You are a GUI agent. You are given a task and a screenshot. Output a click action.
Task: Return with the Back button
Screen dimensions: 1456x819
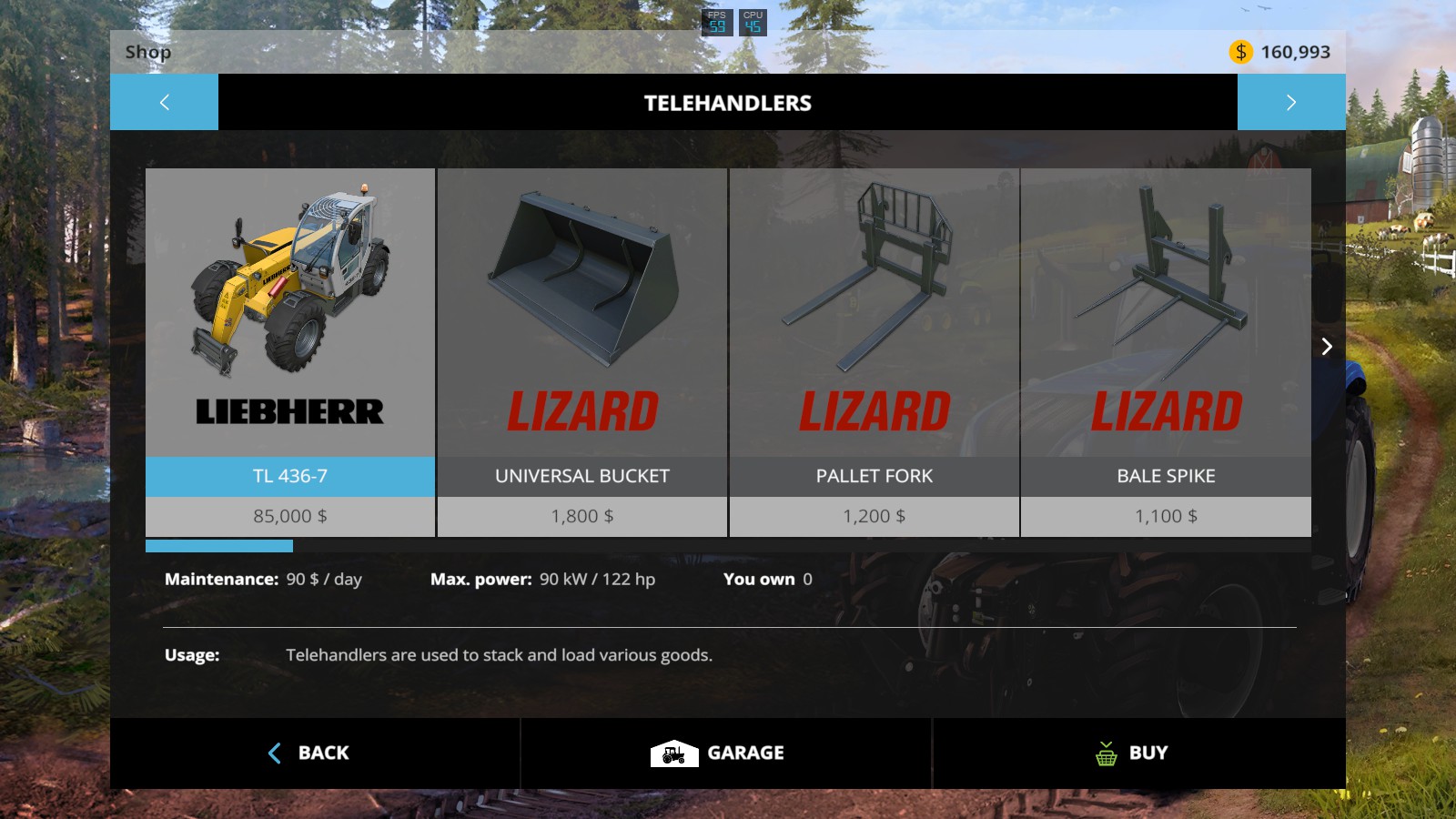(x=309, y=753)
